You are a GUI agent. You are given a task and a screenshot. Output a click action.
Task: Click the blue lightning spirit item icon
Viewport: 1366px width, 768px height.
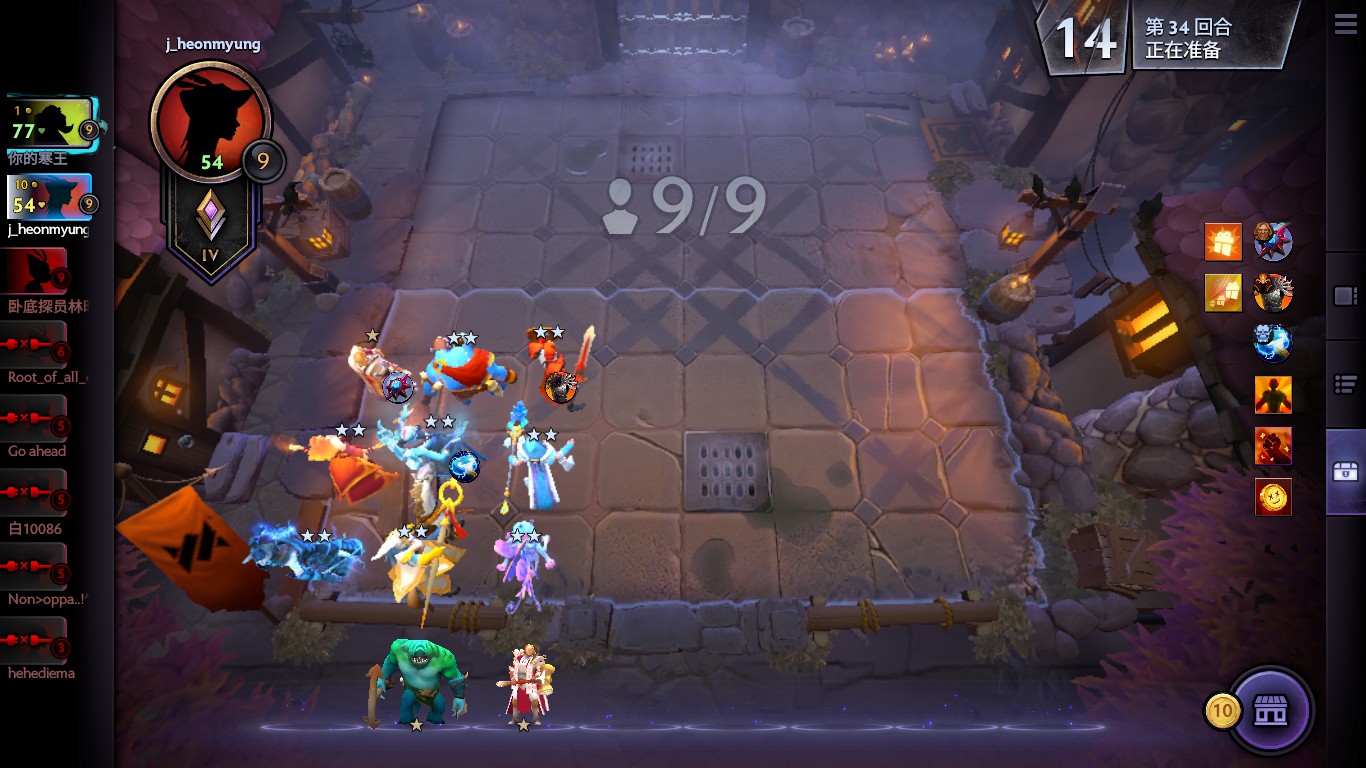(1273, 343)
